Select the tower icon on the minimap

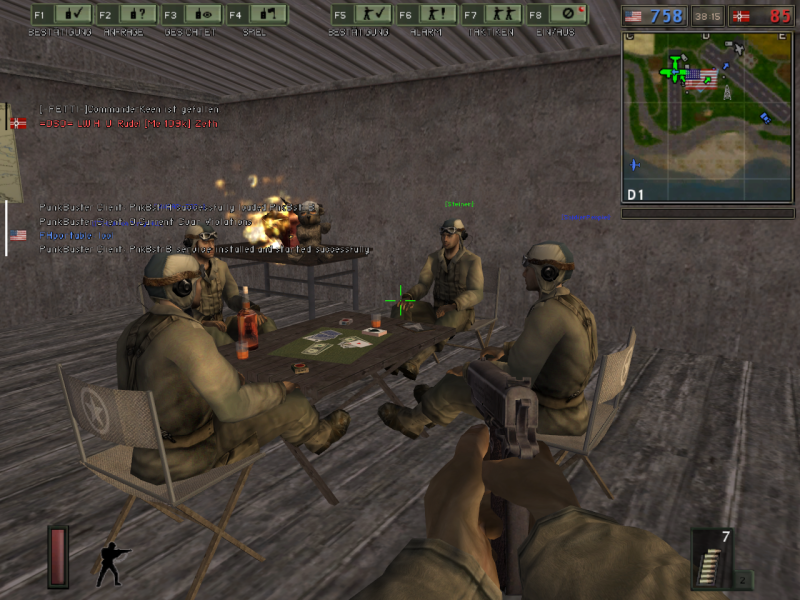click(x=727, y=91)
